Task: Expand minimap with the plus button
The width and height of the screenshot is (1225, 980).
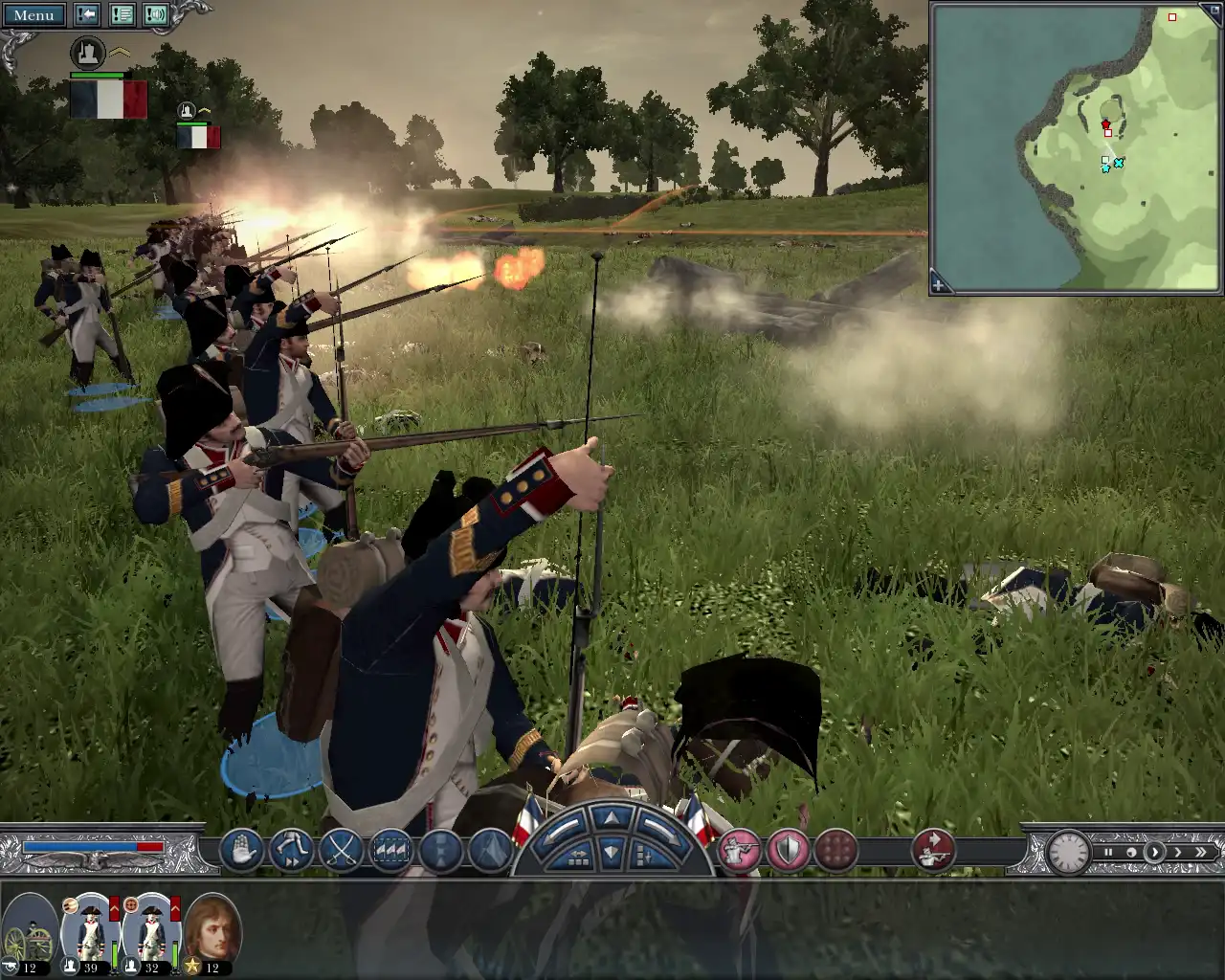Action: pos(939,285)
